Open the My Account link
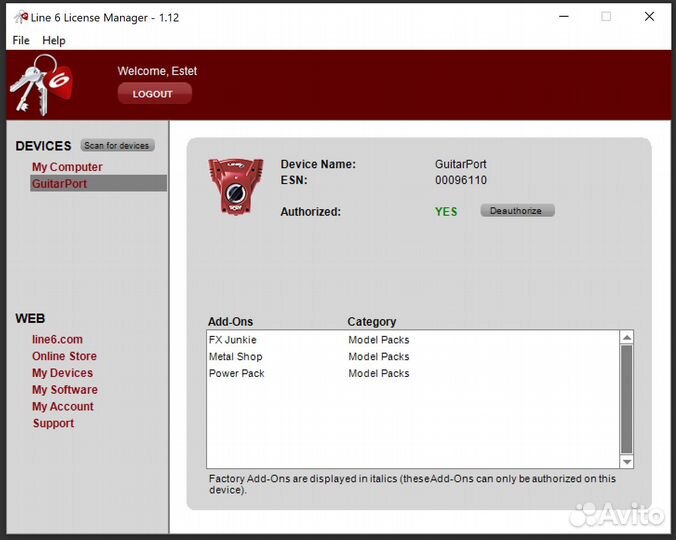 [x=63, y=407]
